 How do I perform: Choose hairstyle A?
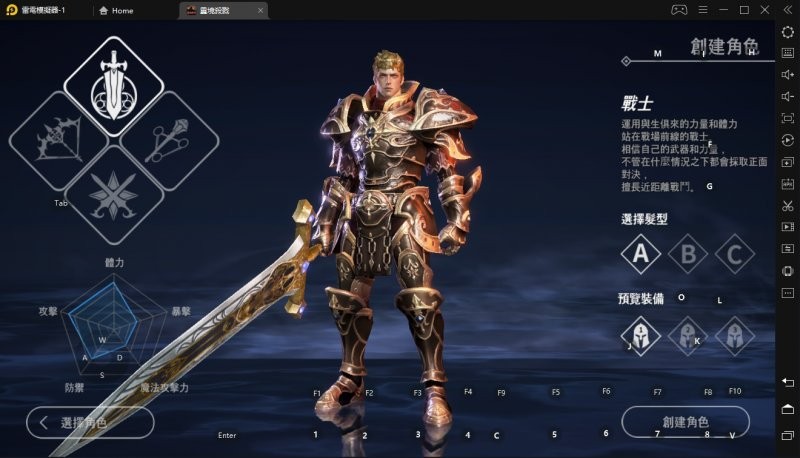[x=641, y=254]
